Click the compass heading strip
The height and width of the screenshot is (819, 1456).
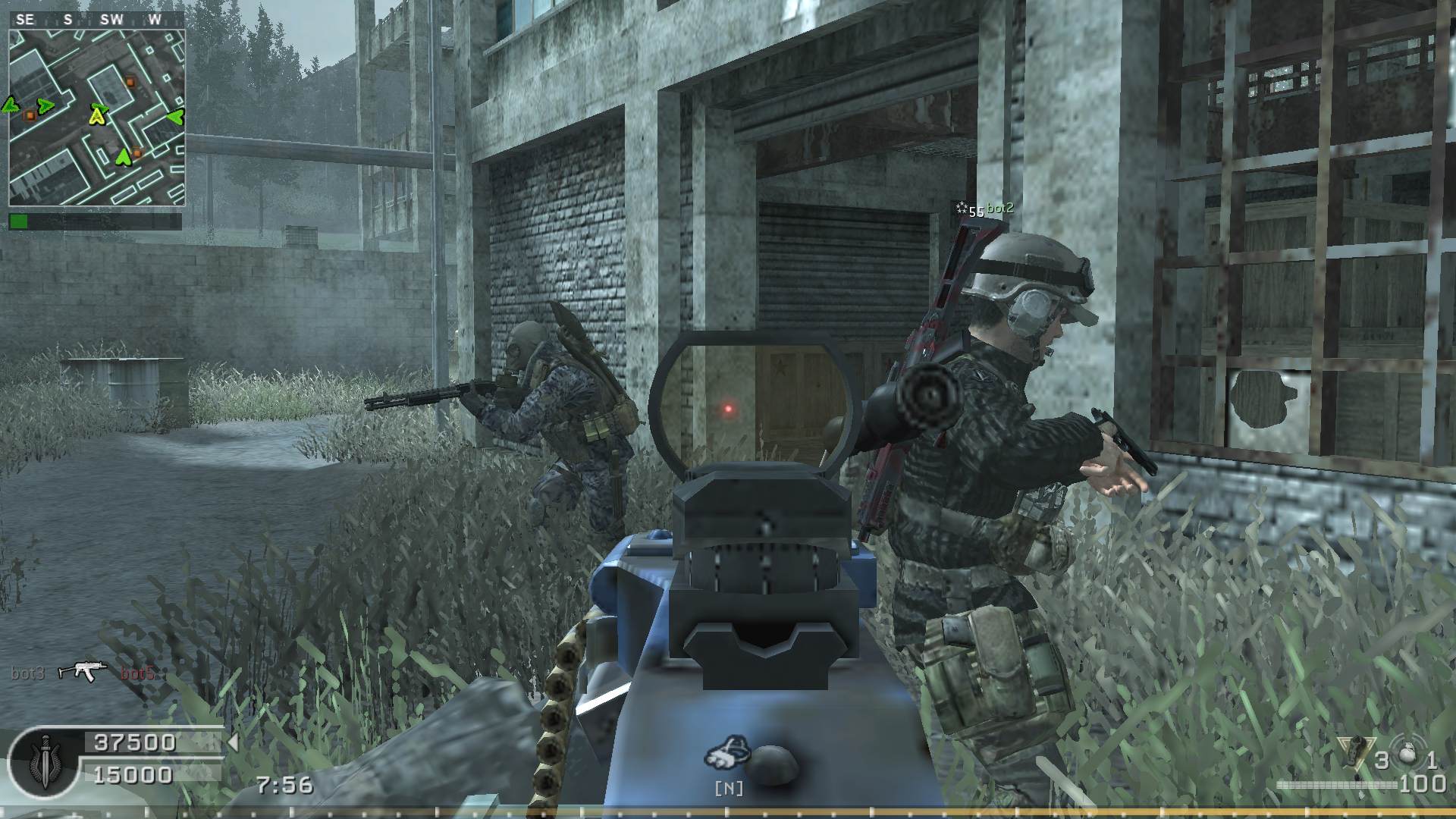point(97,20)
